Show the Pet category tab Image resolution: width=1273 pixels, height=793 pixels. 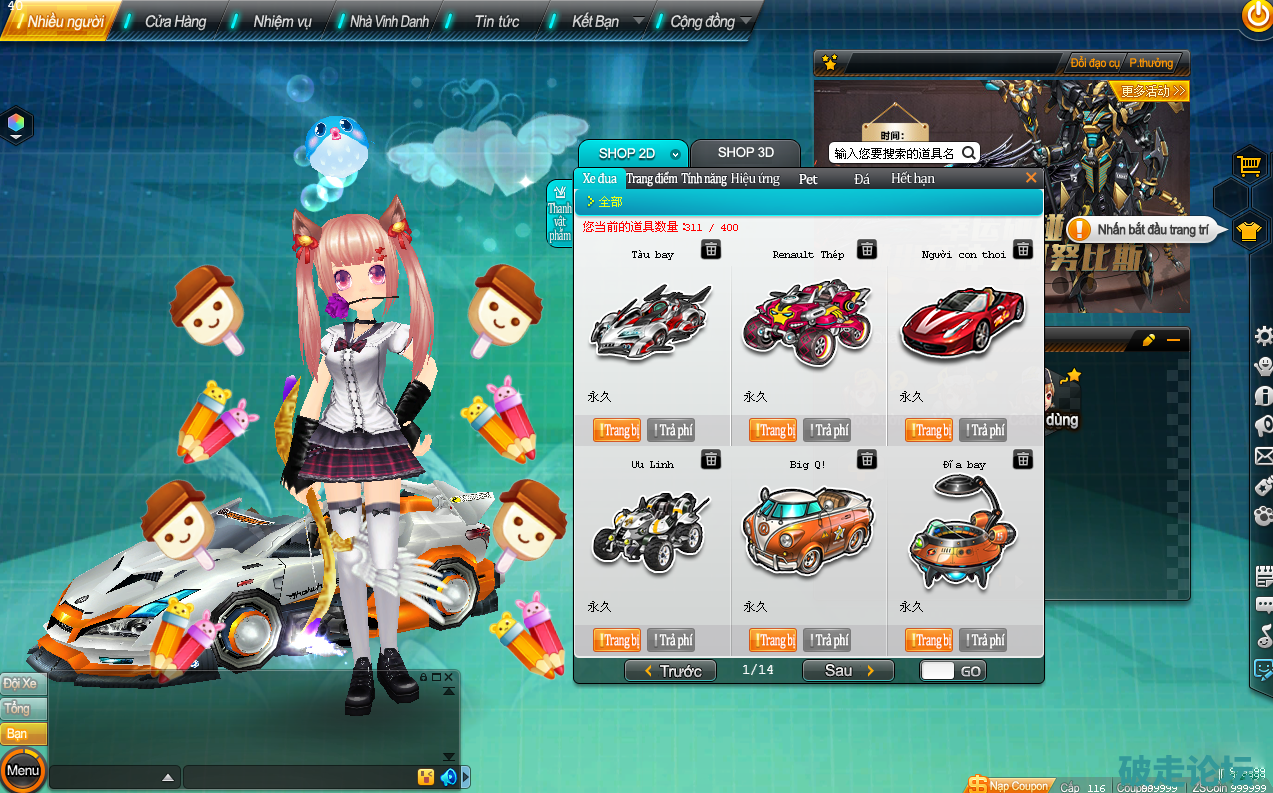[x=808, y=179]
